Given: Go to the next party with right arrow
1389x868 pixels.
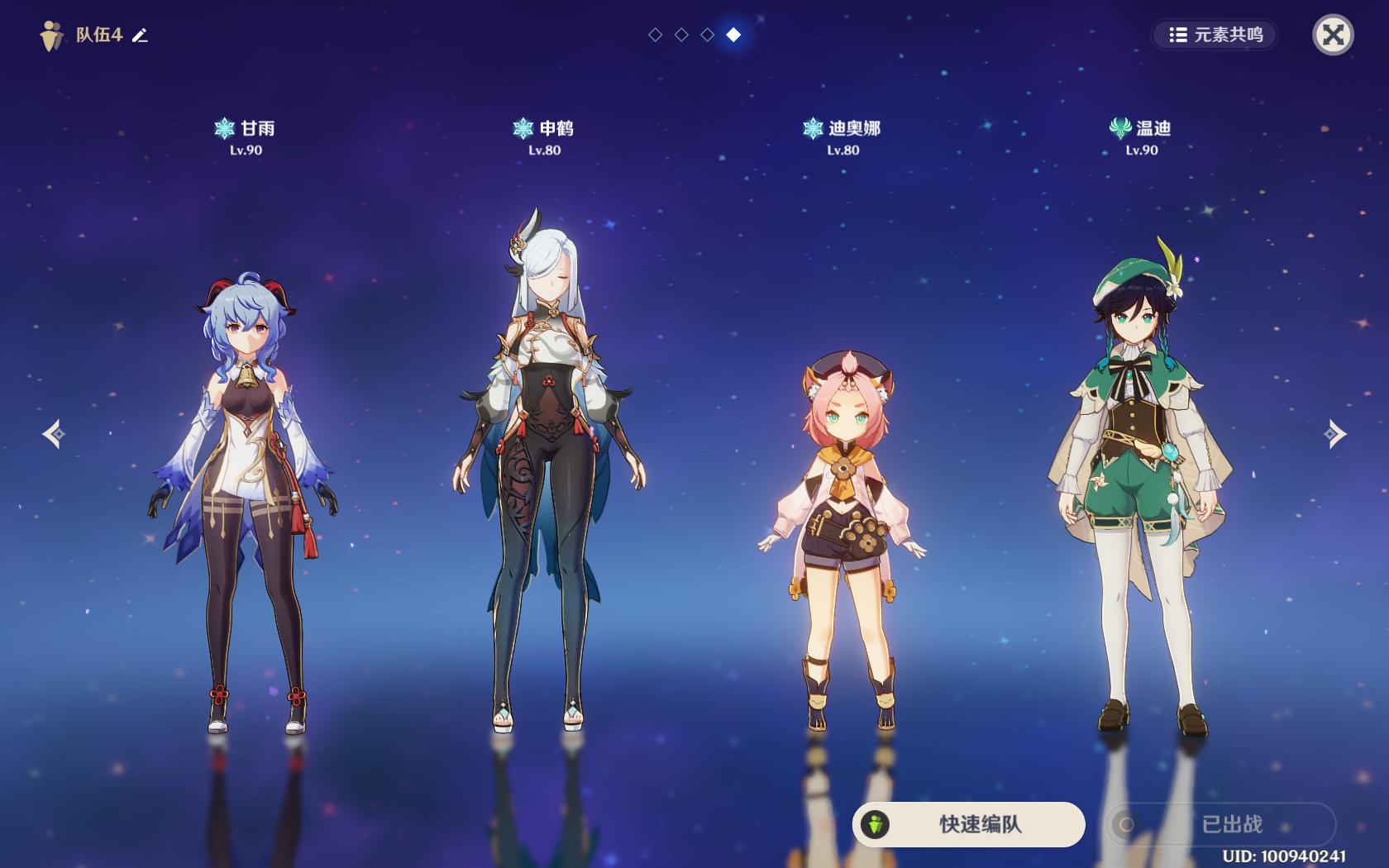Looking at the screenshot, I should [x=1334, y=434].
